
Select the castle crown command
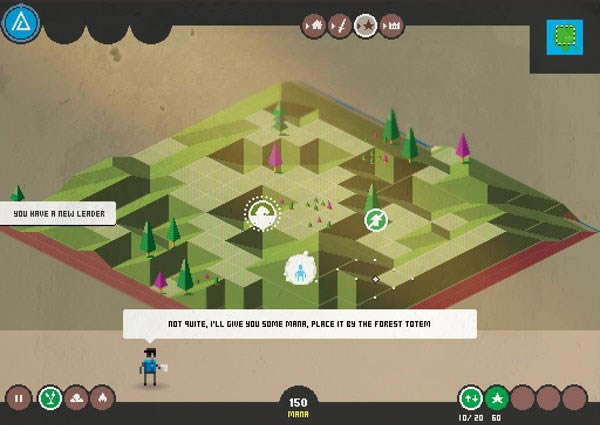389,25
